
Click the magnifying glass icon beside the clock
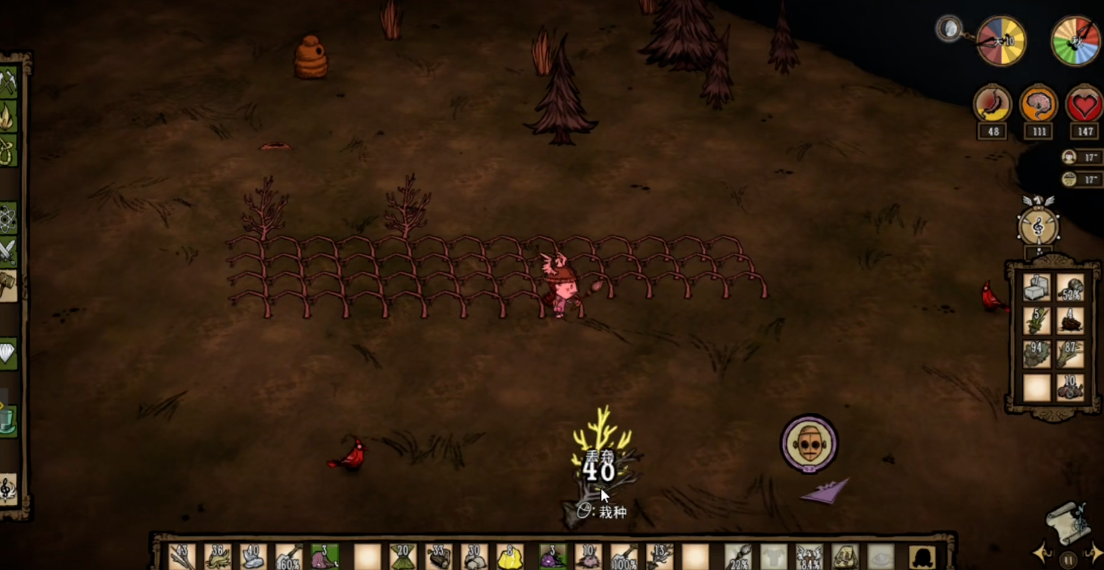[949, 29]
